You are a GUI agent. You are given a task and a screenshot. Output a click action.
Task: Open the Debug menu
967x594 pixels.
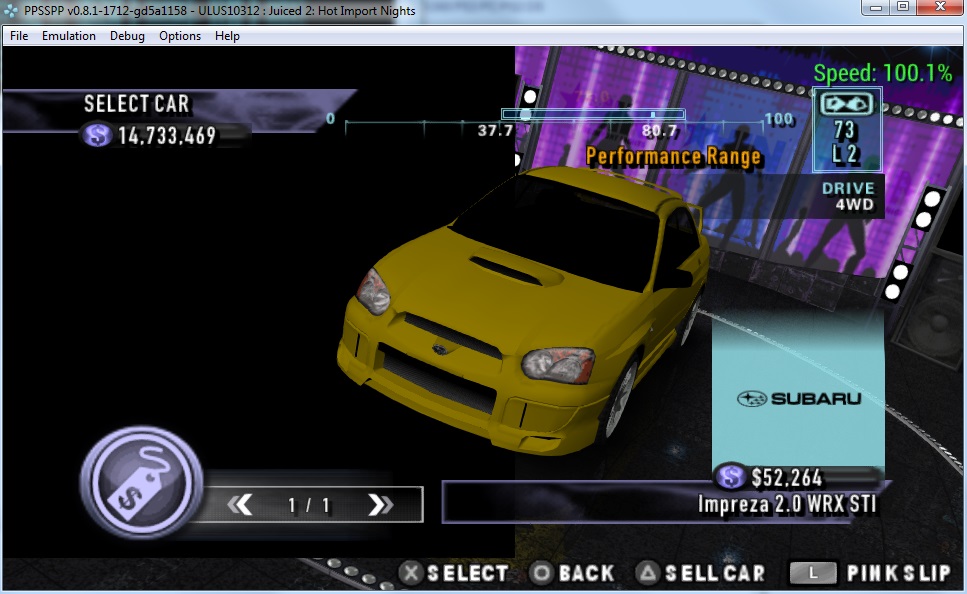[127, 36]
